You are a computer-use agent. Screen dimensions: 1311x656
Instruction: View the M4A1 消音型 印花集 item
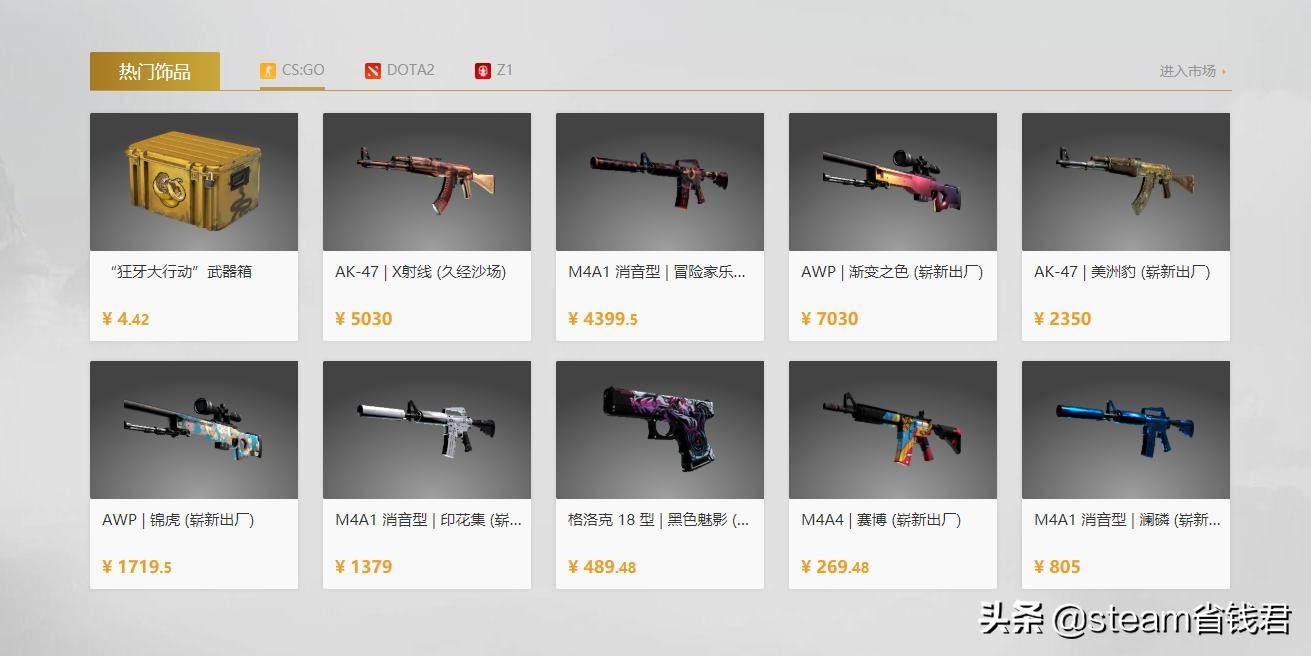click(427, 474)
